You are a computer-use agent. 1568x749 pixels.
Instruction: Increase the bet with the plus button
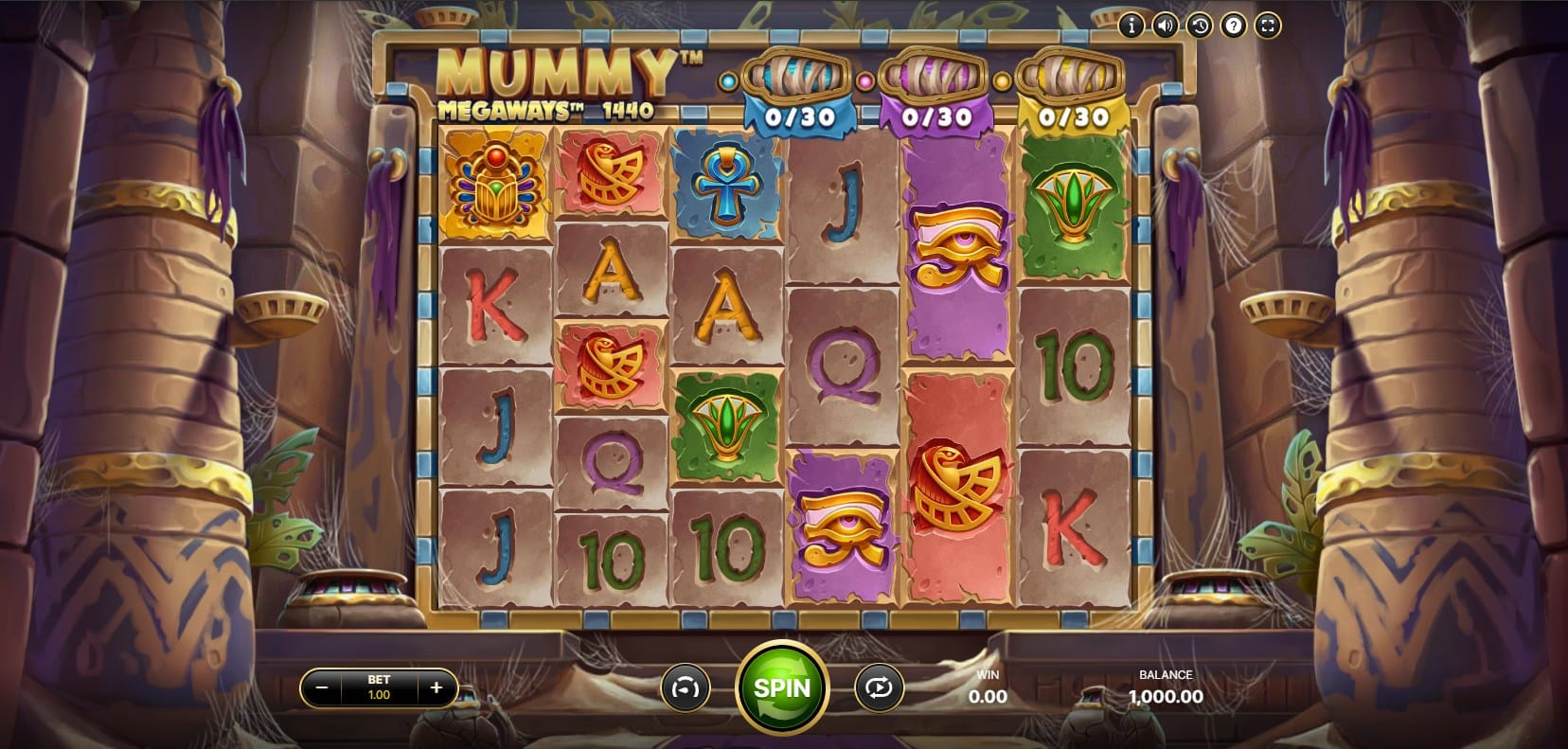(x=436, y=687)
